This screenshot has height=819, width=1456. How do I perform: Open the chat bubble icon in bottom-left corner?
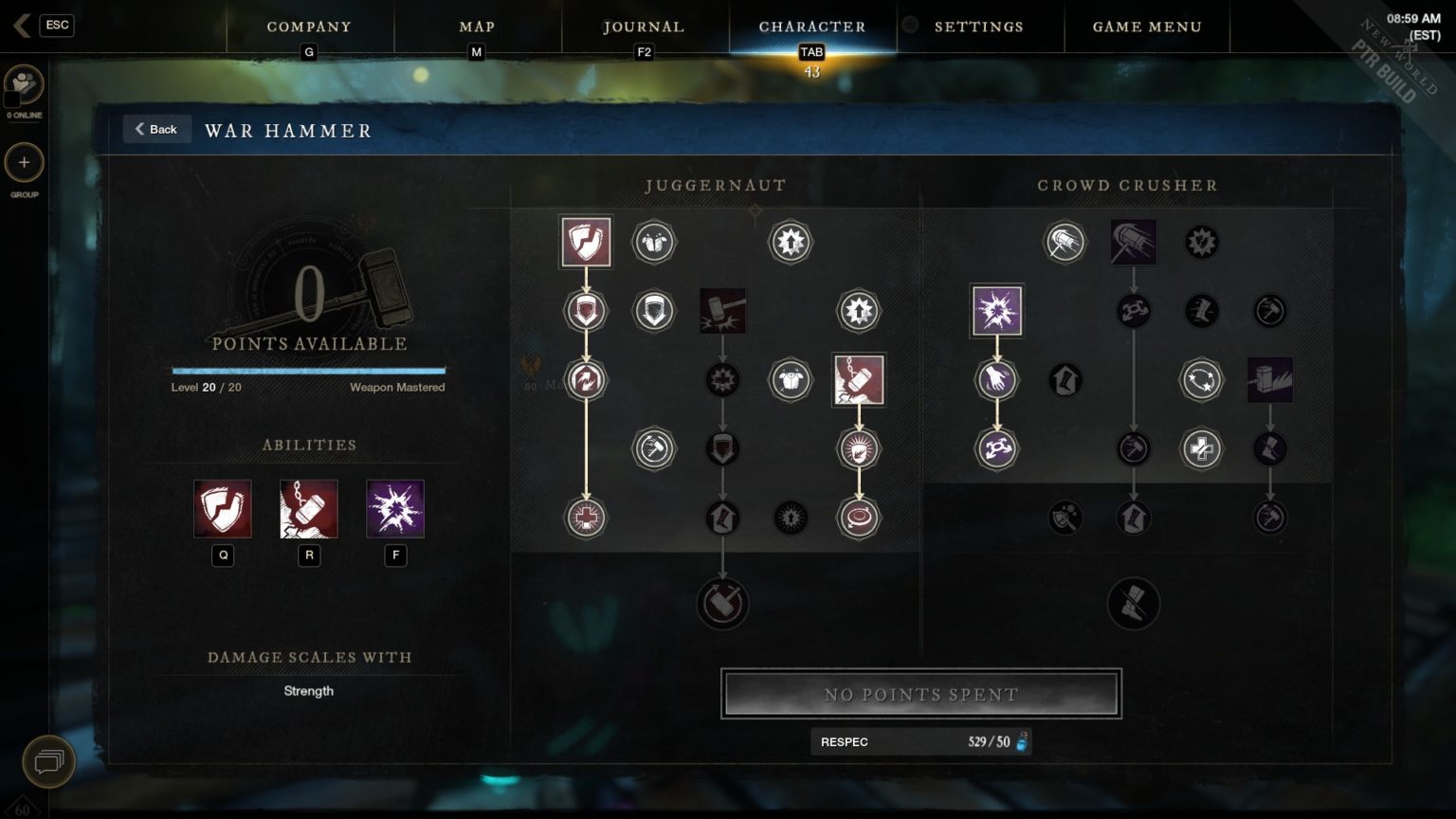pos(47,761)
